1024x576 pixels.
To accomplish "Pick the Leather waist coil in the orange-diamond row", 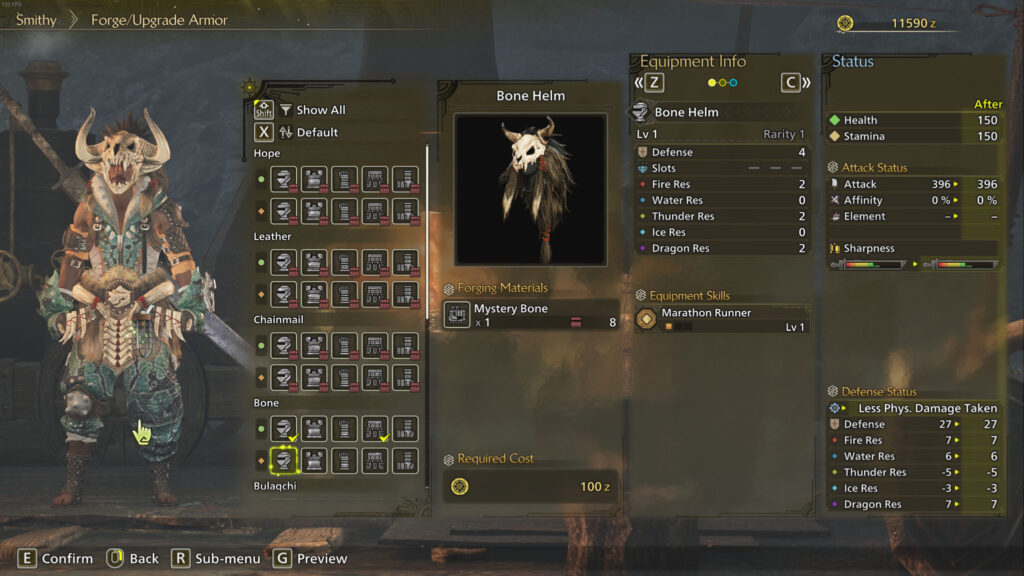I will pyautogui.click(x=375, y=294).
